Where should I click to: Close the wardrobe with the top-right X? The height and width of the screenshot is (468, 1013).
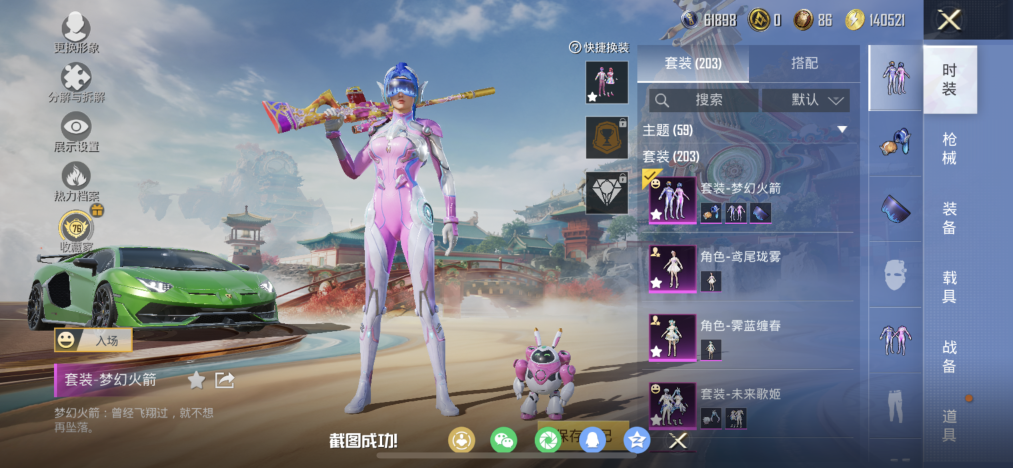[x=949, y=20]
